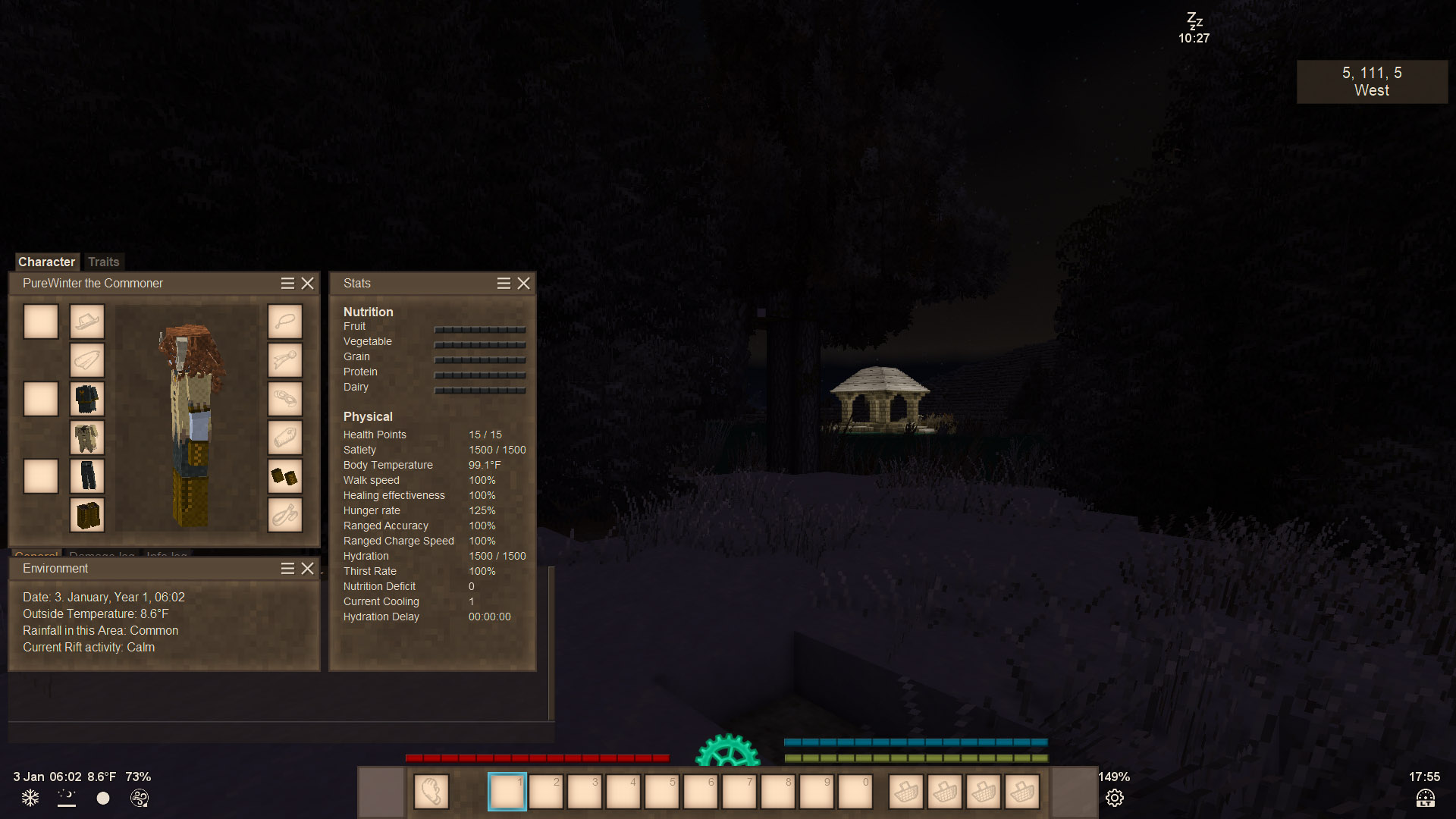This screenshot has width=1456, height=819.
Task: Close the Environment panel
Action: pos(307,568)
